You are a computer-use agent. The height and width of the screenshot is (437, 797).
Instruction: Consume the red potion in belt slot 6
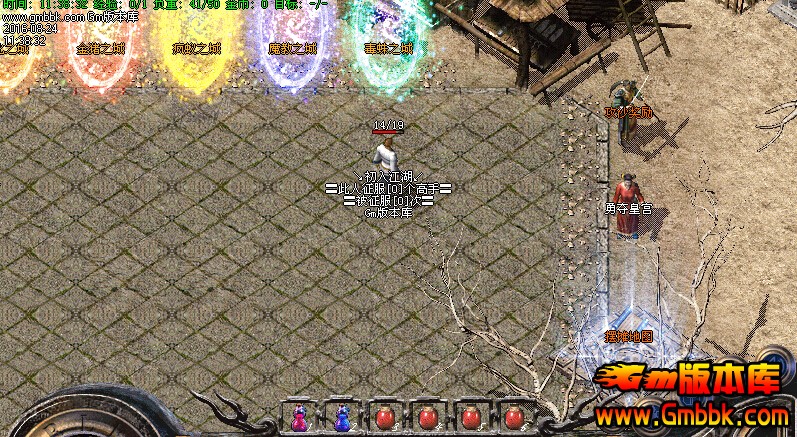513,417
